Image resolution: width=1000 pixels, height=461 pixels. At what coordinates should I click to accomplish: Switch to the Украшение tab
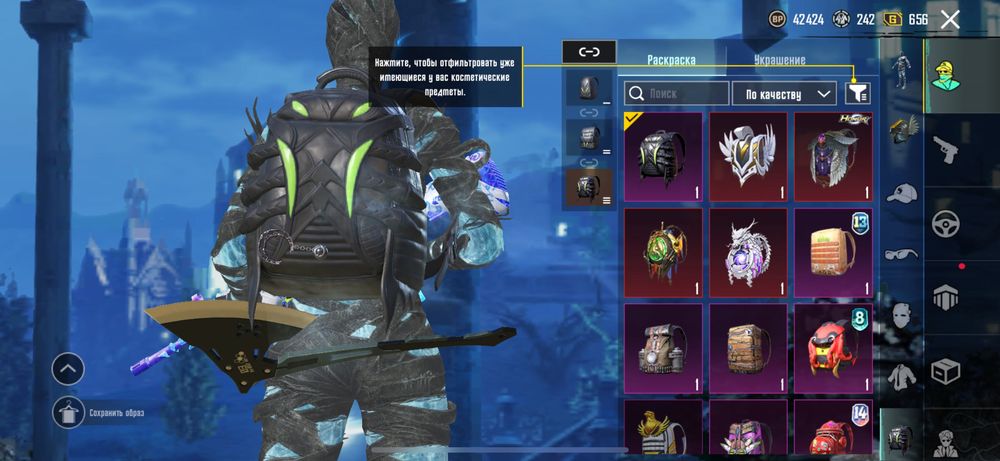coord(777,60)
